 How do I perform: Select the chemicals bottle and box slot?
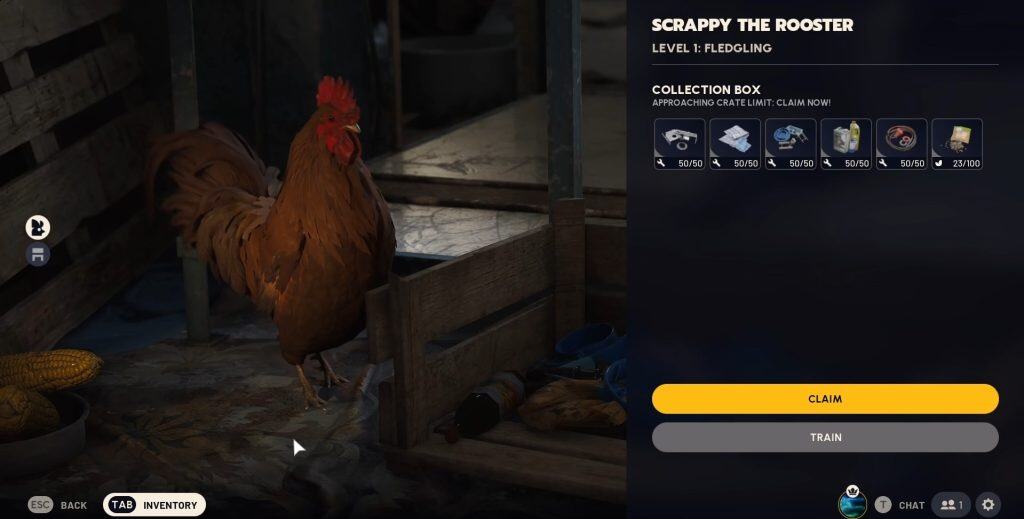point(846,144)
